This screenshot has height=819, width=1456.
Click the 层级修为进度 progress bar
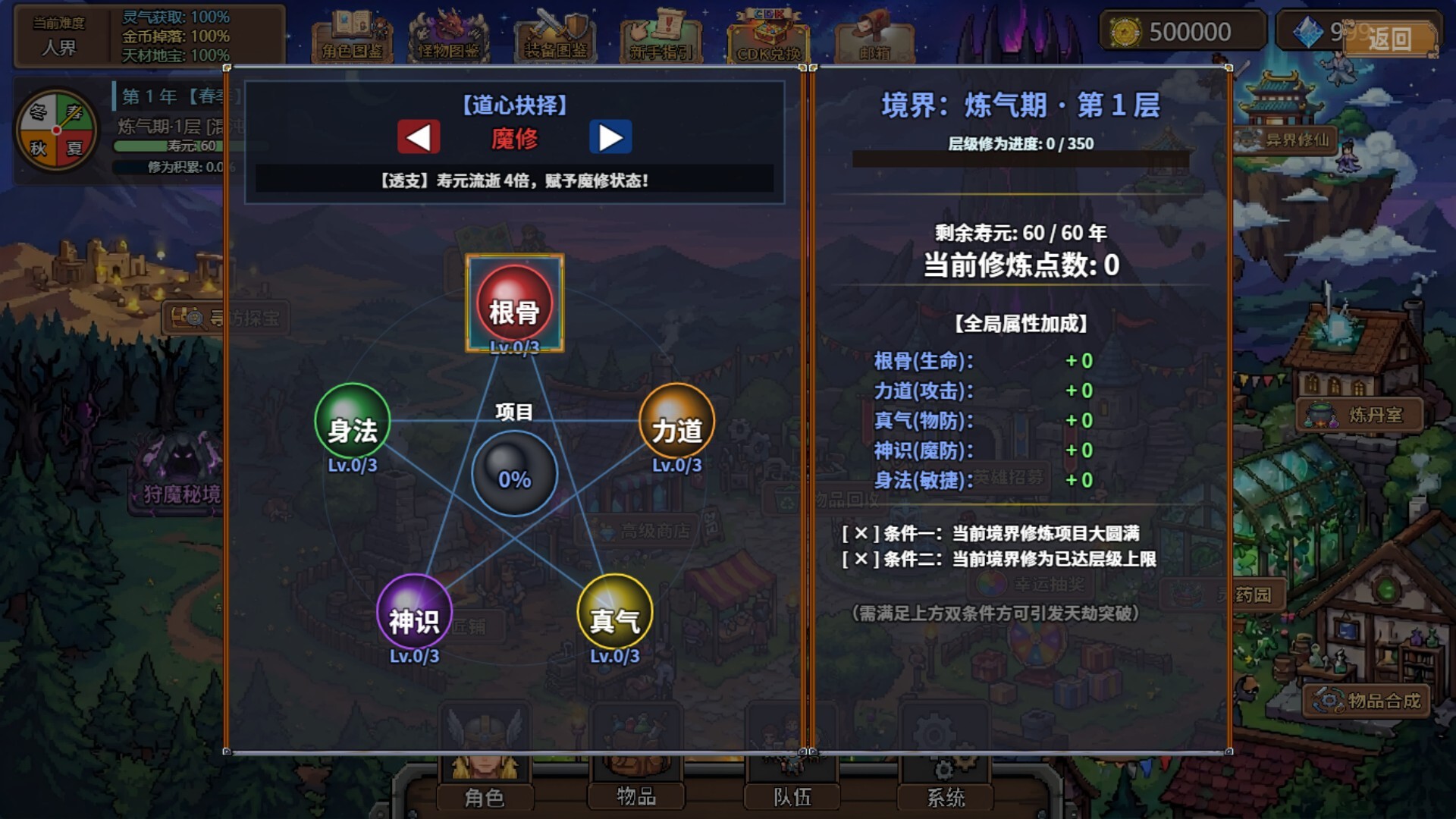pyautogui.click(x=1020, y=160)
